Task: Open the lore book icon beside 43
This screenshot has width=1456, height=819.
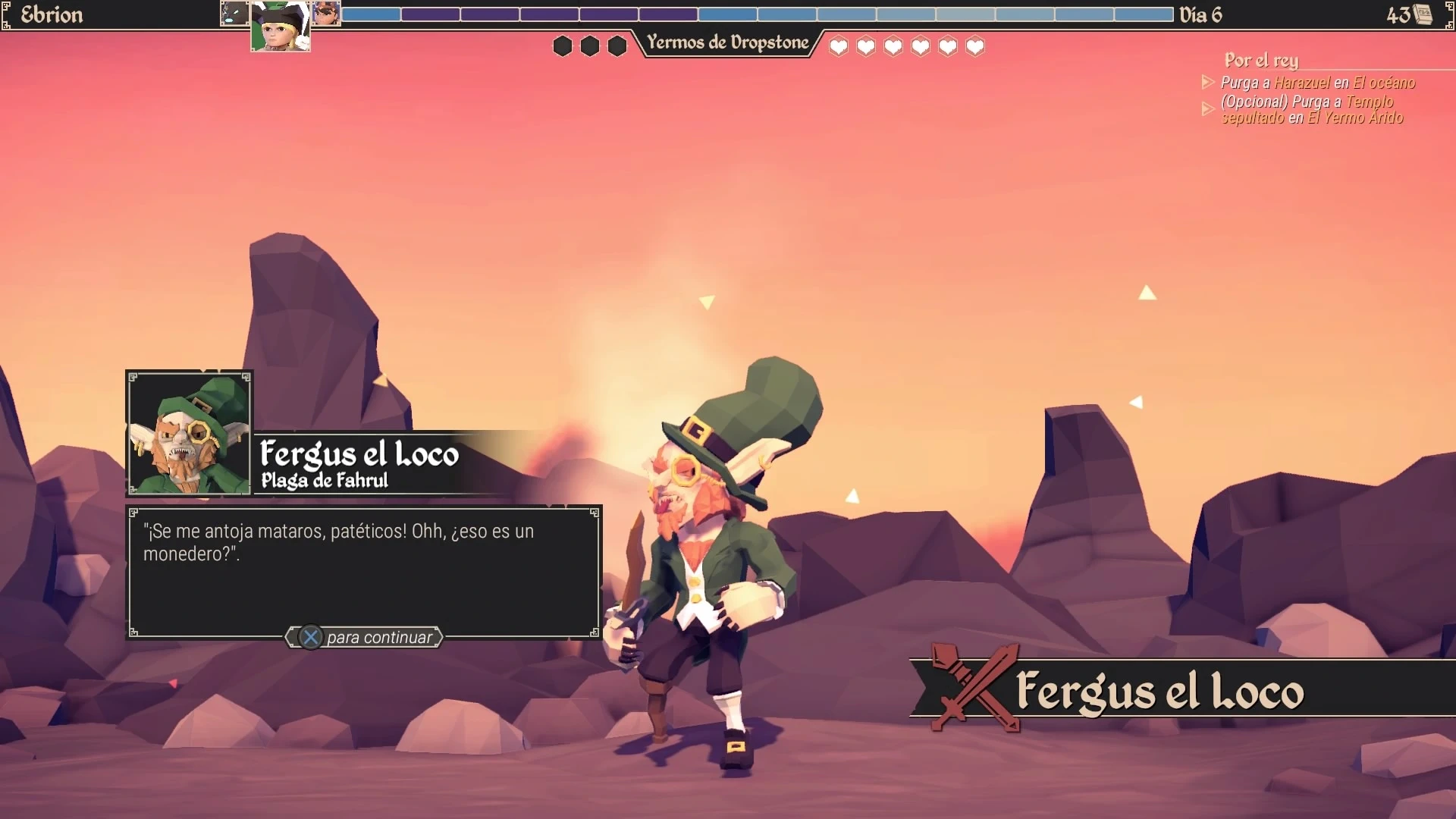Action: click(1424, 14)
